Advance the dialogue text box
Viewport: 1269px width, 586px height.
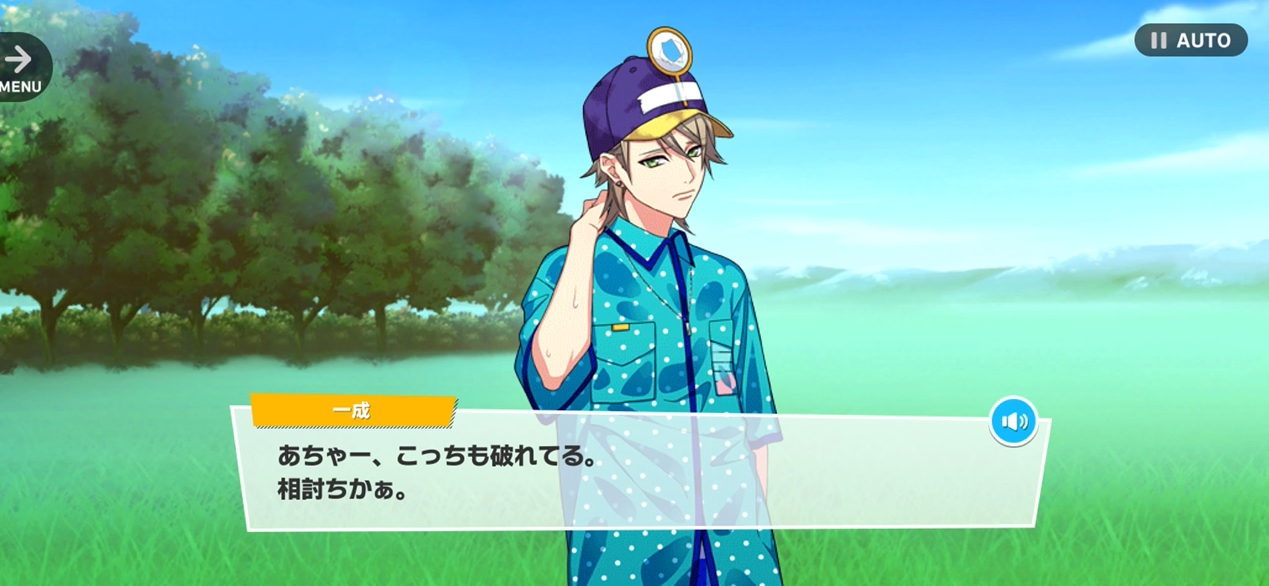[640, 472]
